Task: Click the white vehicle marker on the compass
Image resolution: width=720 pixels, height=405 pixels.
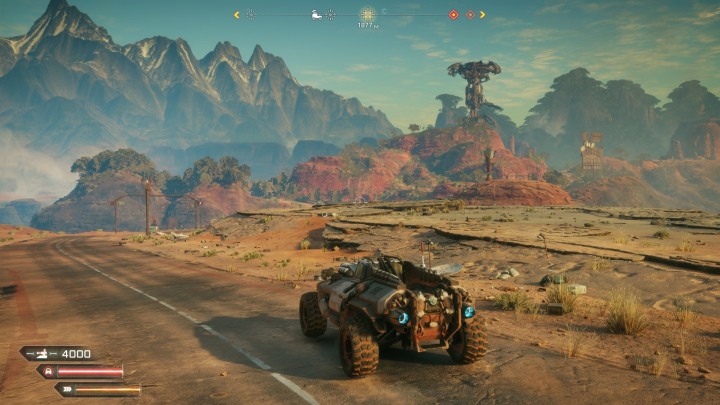Action: [x=317, y=15]
